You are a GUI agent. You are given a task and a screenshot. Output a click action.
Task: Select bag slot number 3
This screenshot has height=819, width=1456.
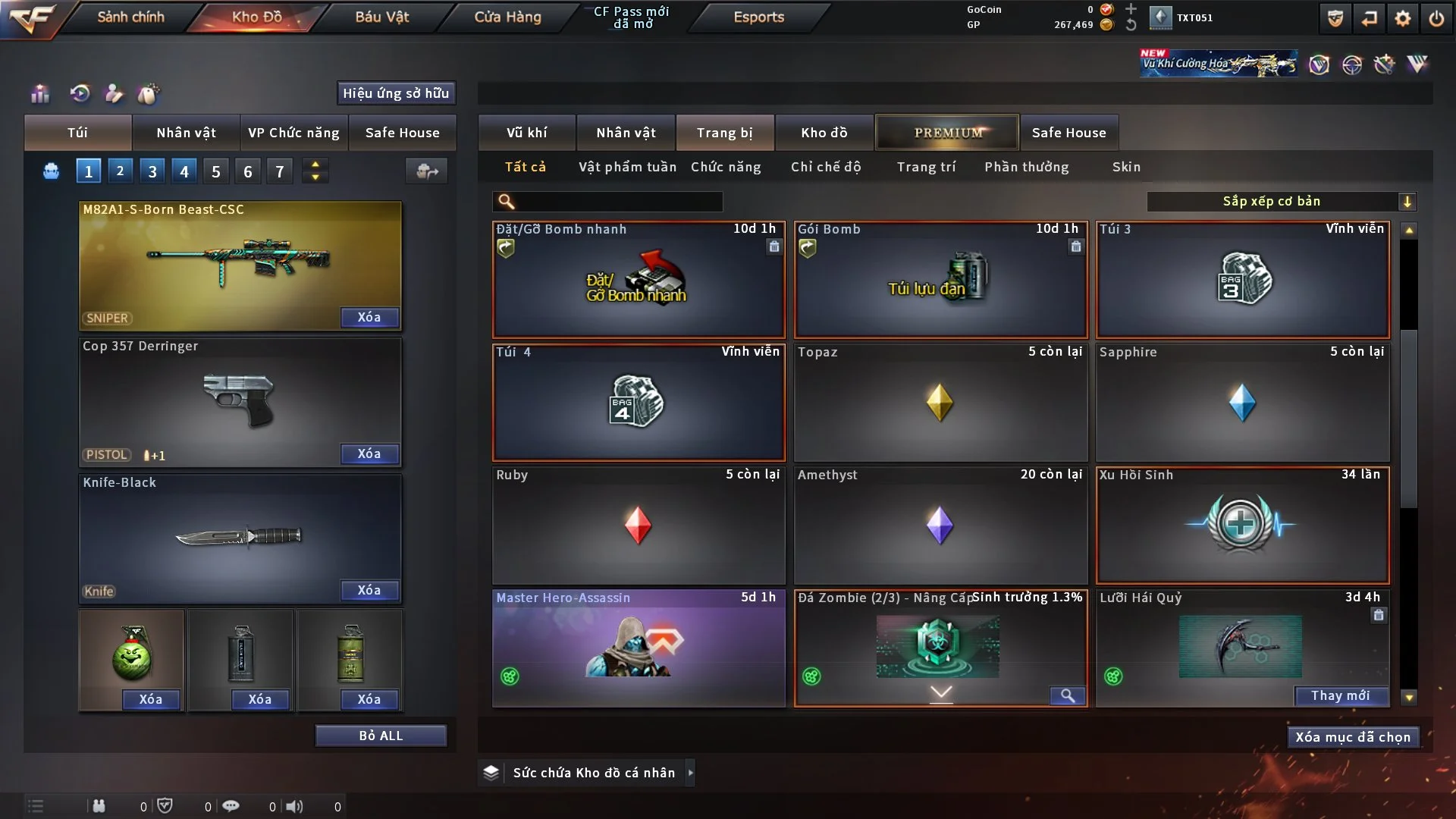152,171
